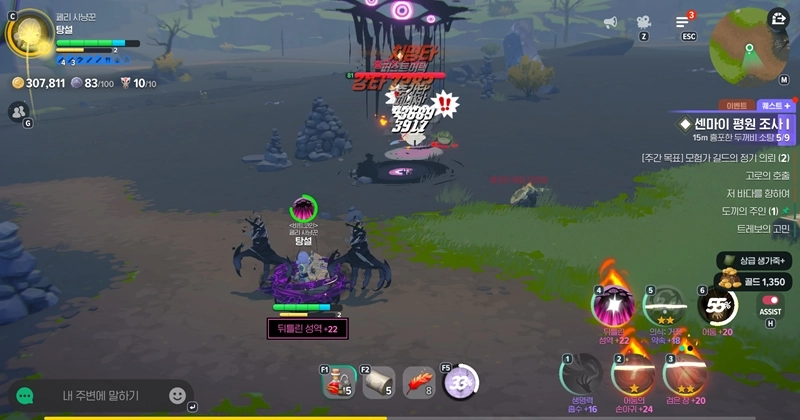
Task: Open the megaphone announcements icon
Action: [x=610, y=22]
